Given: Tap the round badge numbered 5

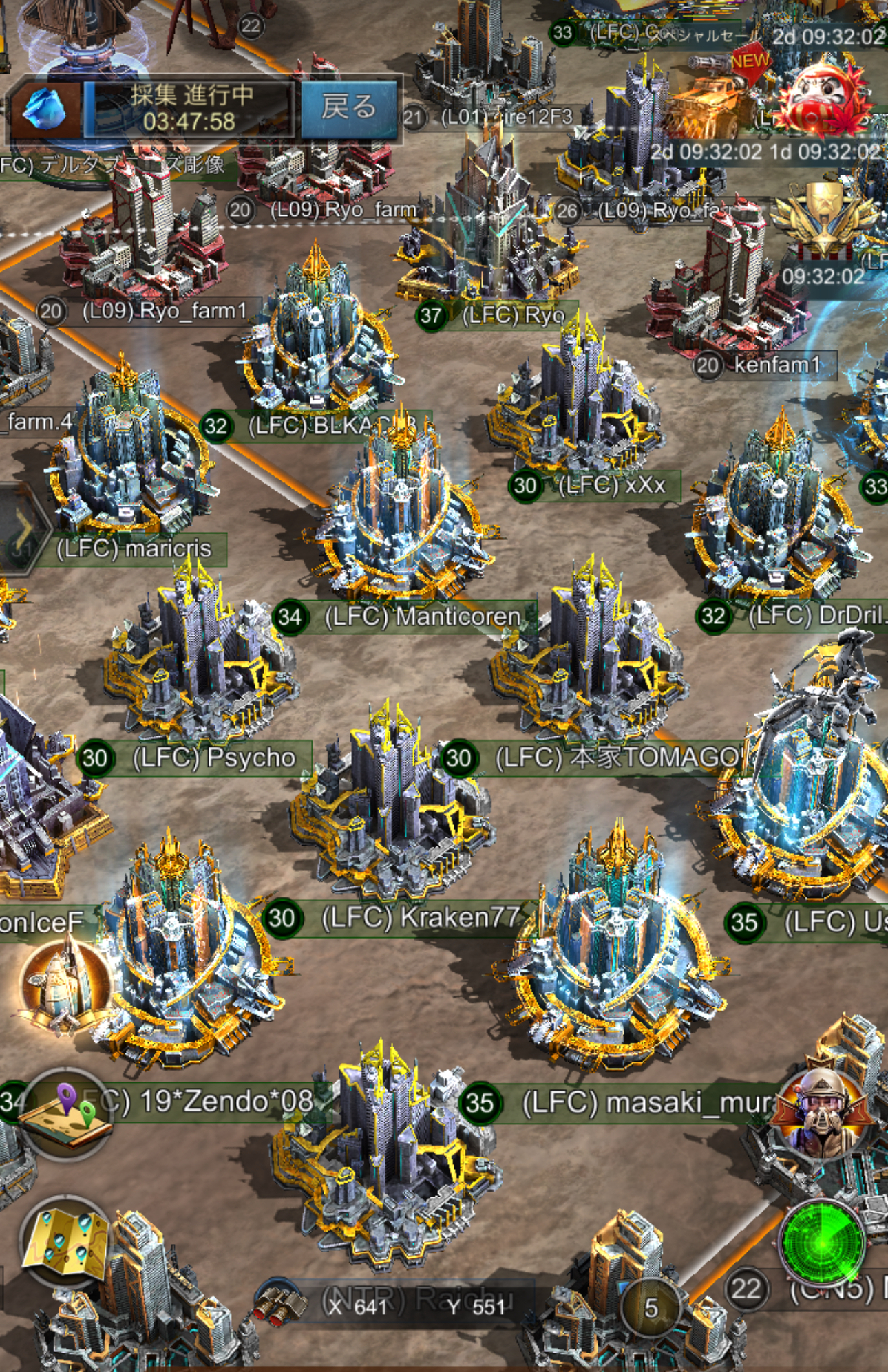Looking at the screenshot, I should click(651, 1308).
